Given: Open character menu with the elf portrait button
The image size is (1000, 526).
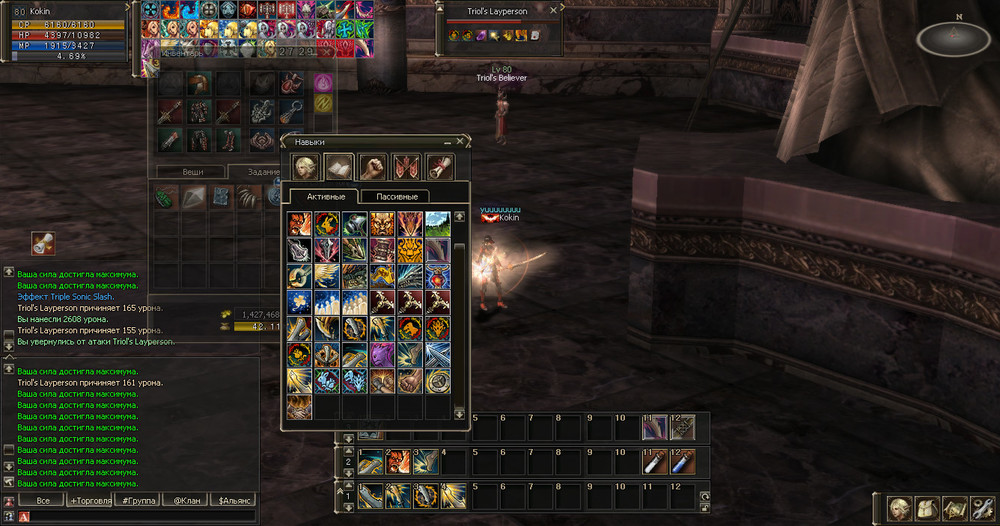Looking at the screenshot, I should point(901,509).
